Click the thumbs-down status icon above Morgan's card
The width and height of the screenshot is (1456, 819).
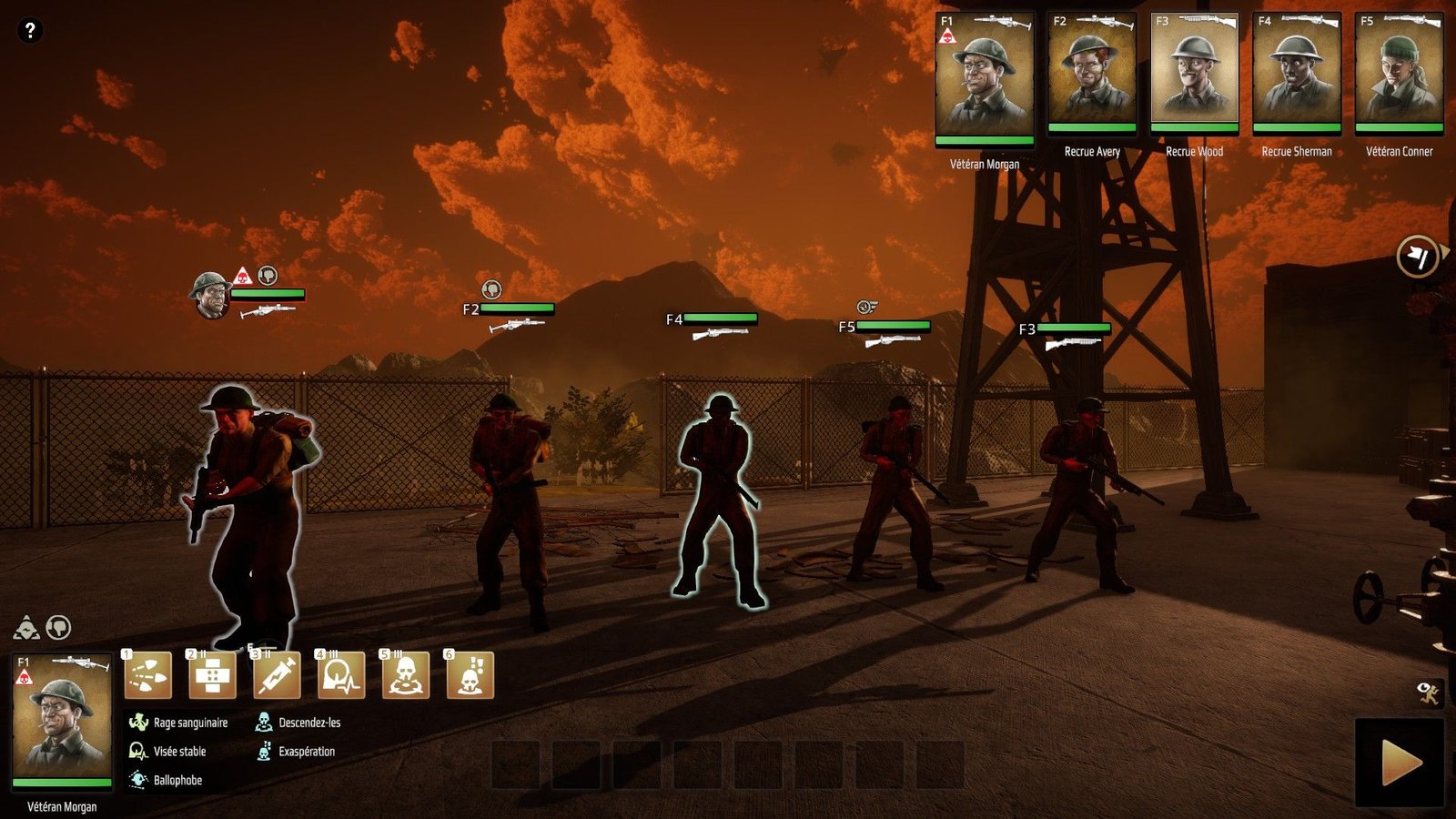pyautogui.click(x=58, y=627)
